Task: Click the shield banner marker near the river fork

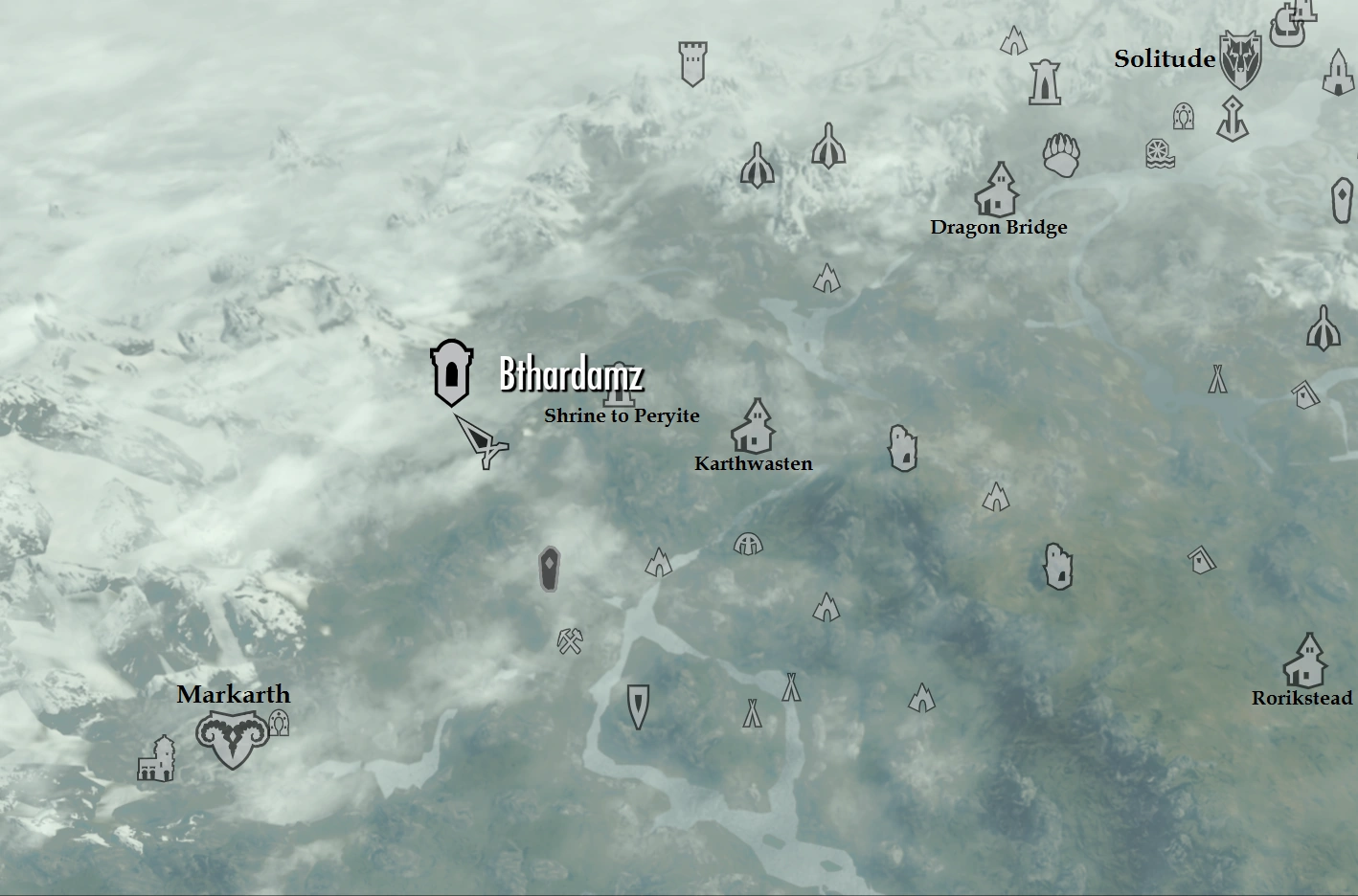Action: click(636, 708)
